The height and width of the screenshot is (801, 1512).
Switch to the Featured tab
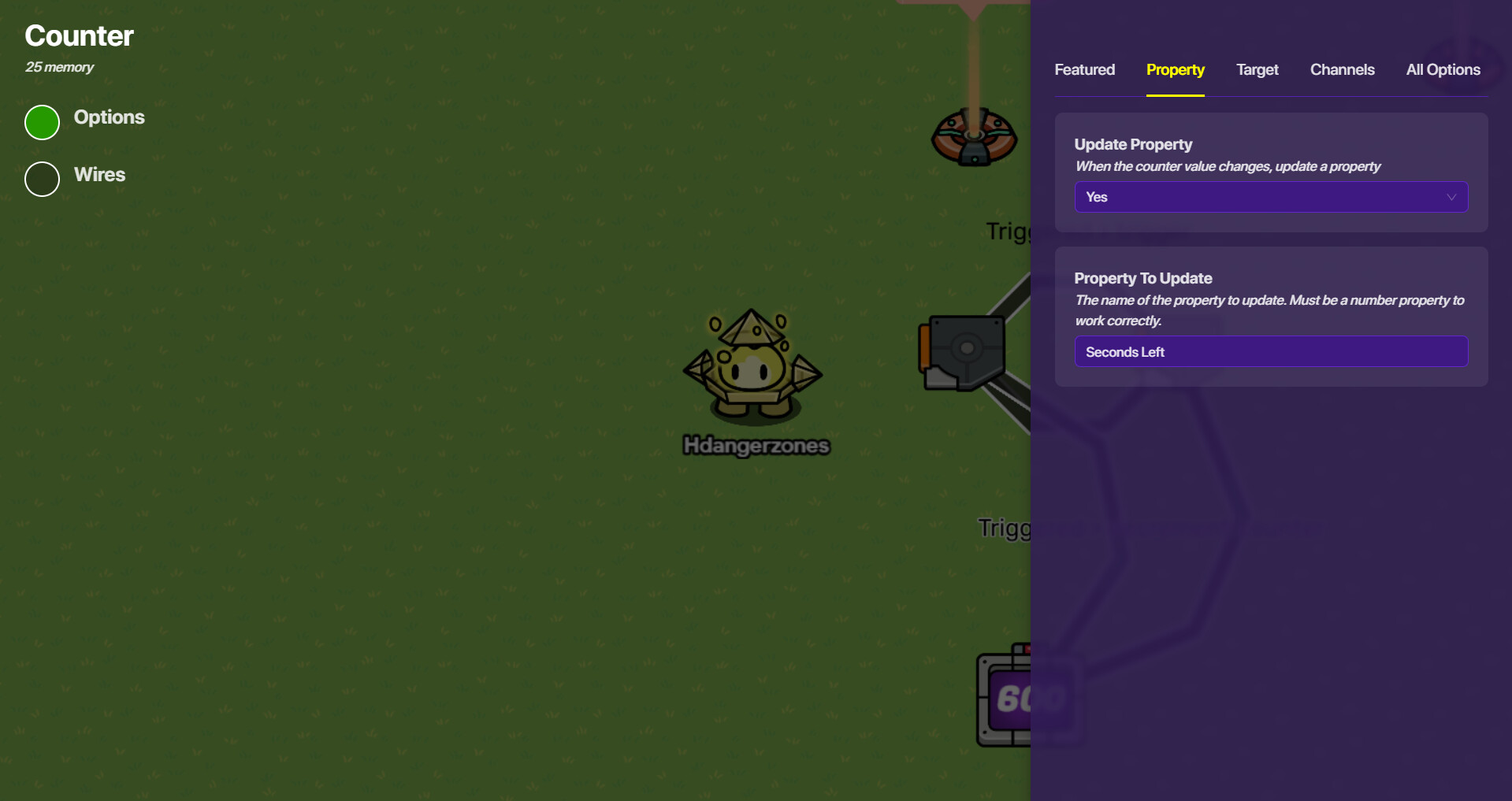coord(1084,70)
